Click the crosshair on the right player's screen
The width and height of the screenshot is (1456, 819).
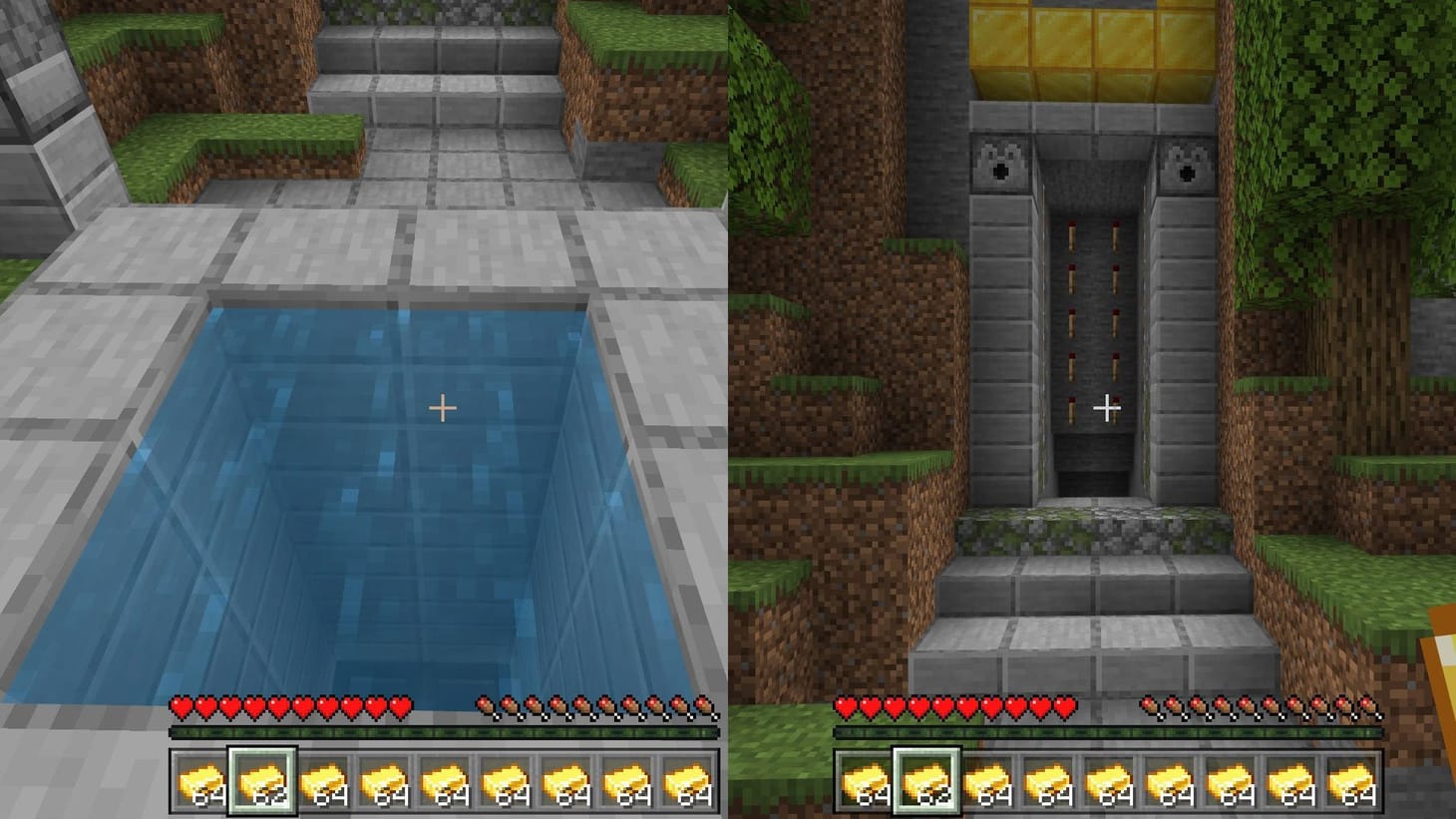coord(1106,407)
